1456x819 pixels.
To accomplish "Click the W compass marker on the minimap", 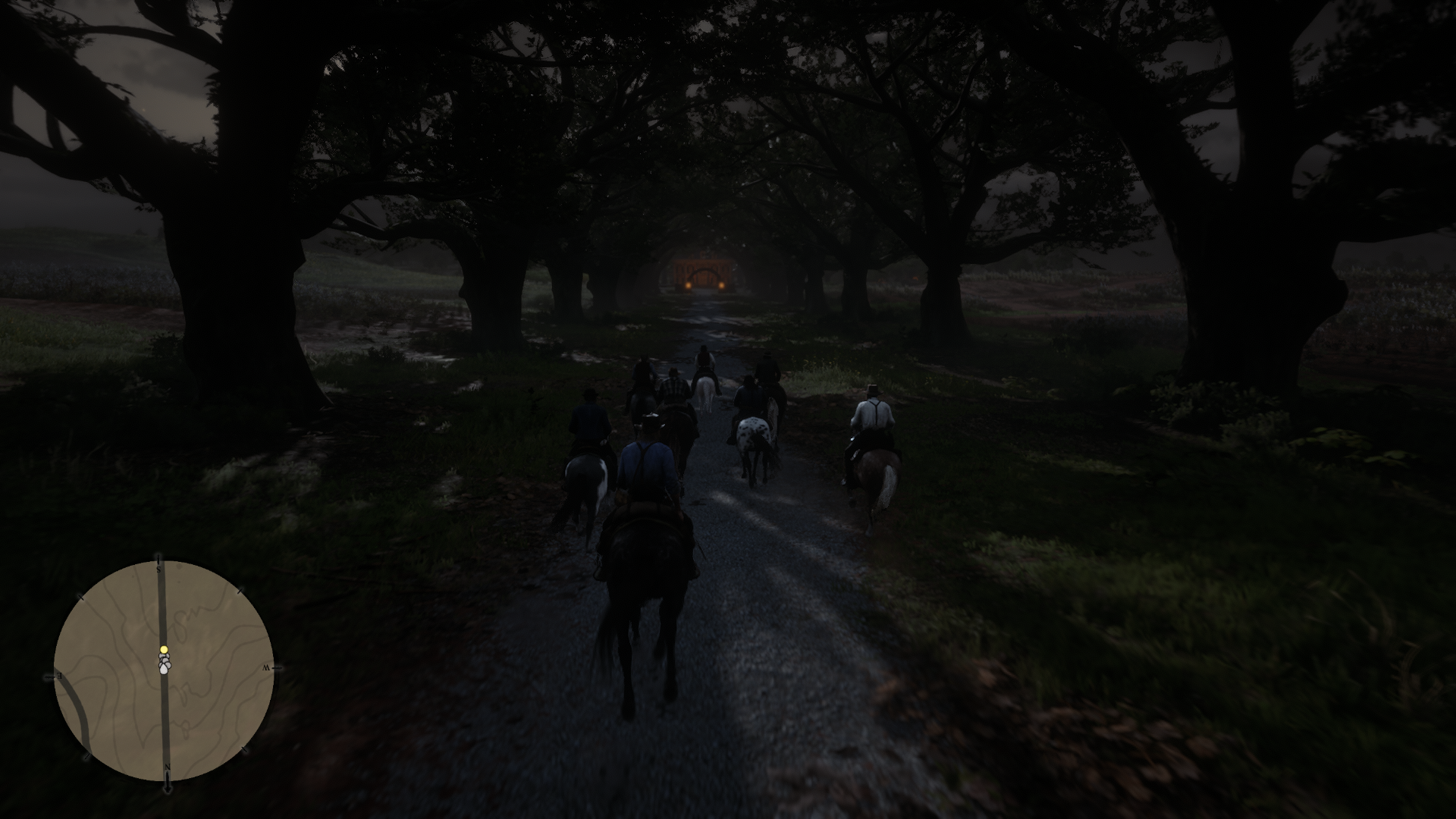I will click(267, 667).
